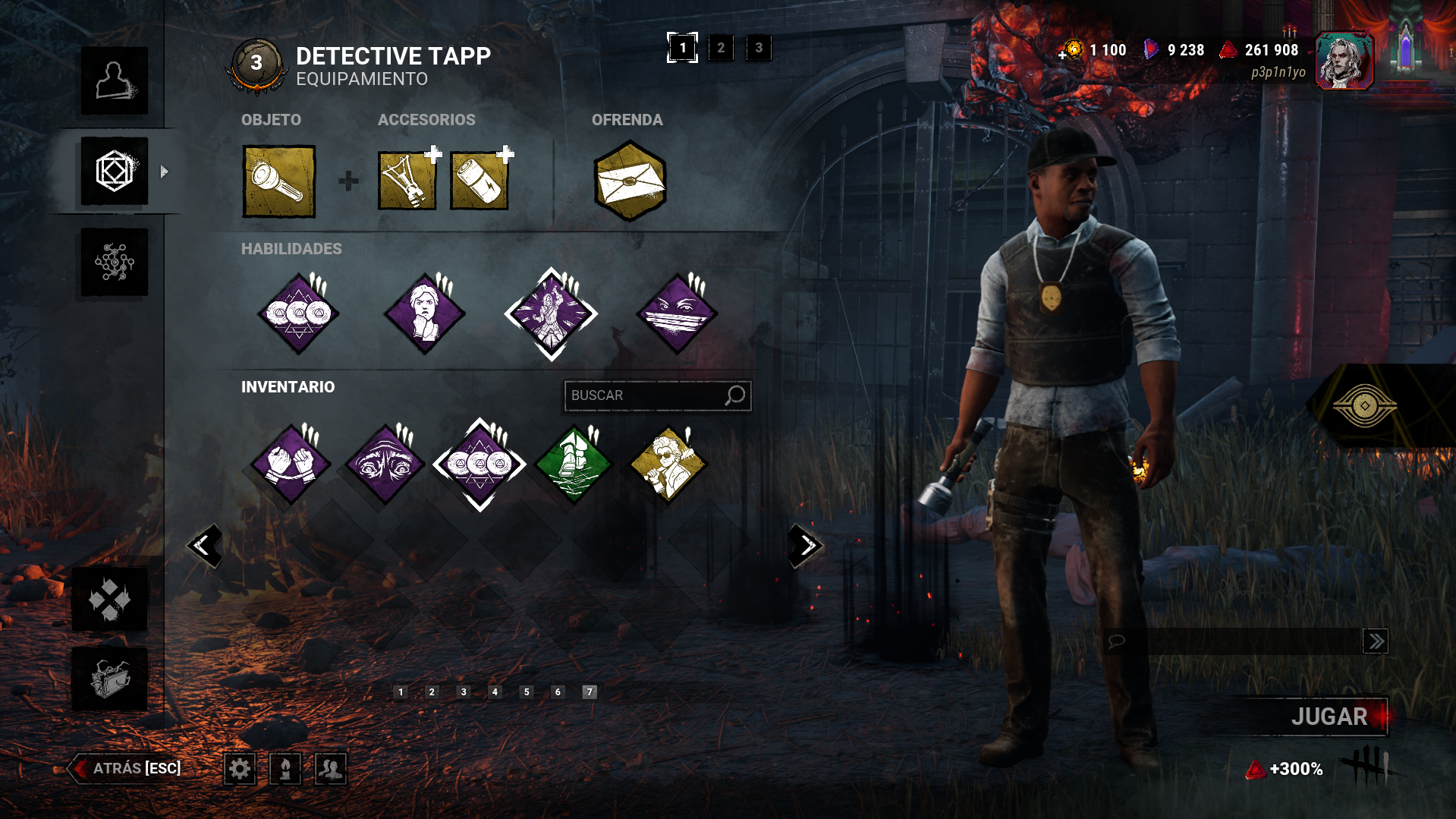Open the bloodweb tab
This screenshot has width=1456, height=819.
tap(115, 263)
